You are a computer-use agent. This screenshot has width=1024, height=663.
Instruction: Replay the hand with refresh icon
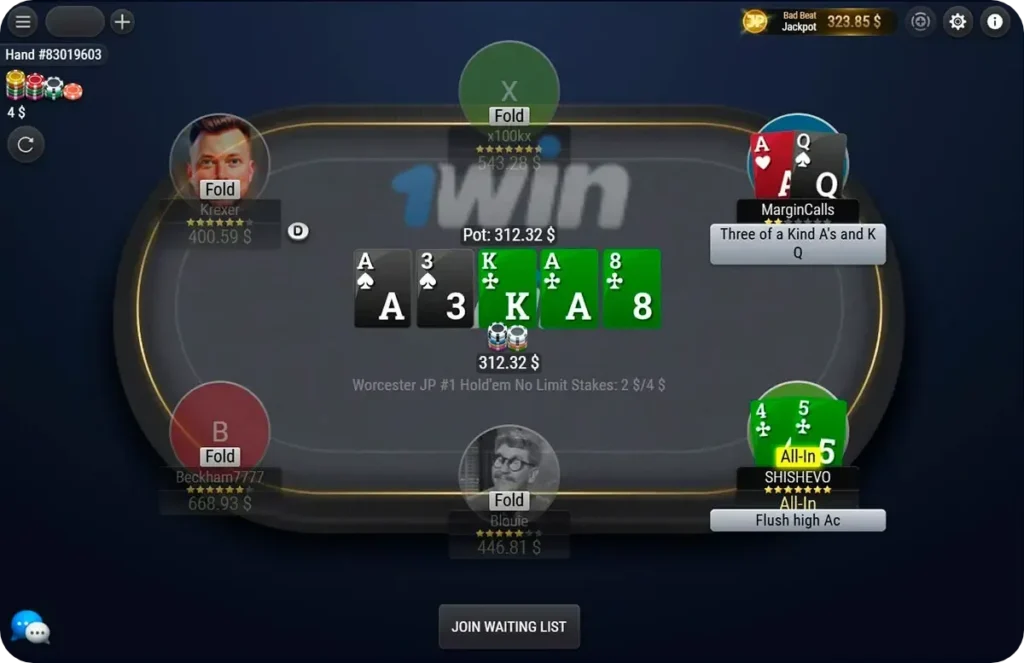tap(26, 144)
